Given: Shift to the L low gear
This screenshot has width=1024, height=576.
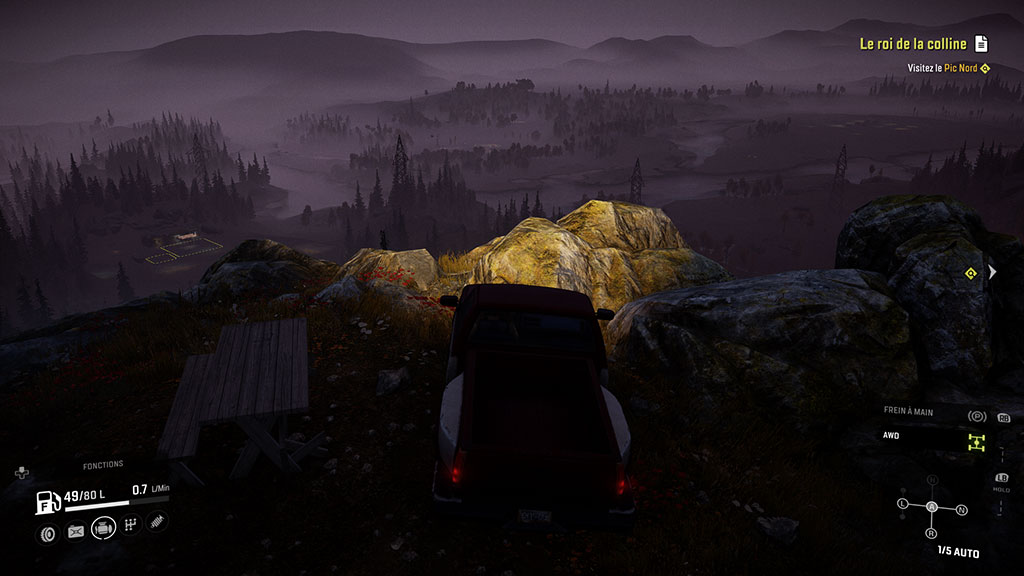Looking at the screenshot, I should 902,502.
